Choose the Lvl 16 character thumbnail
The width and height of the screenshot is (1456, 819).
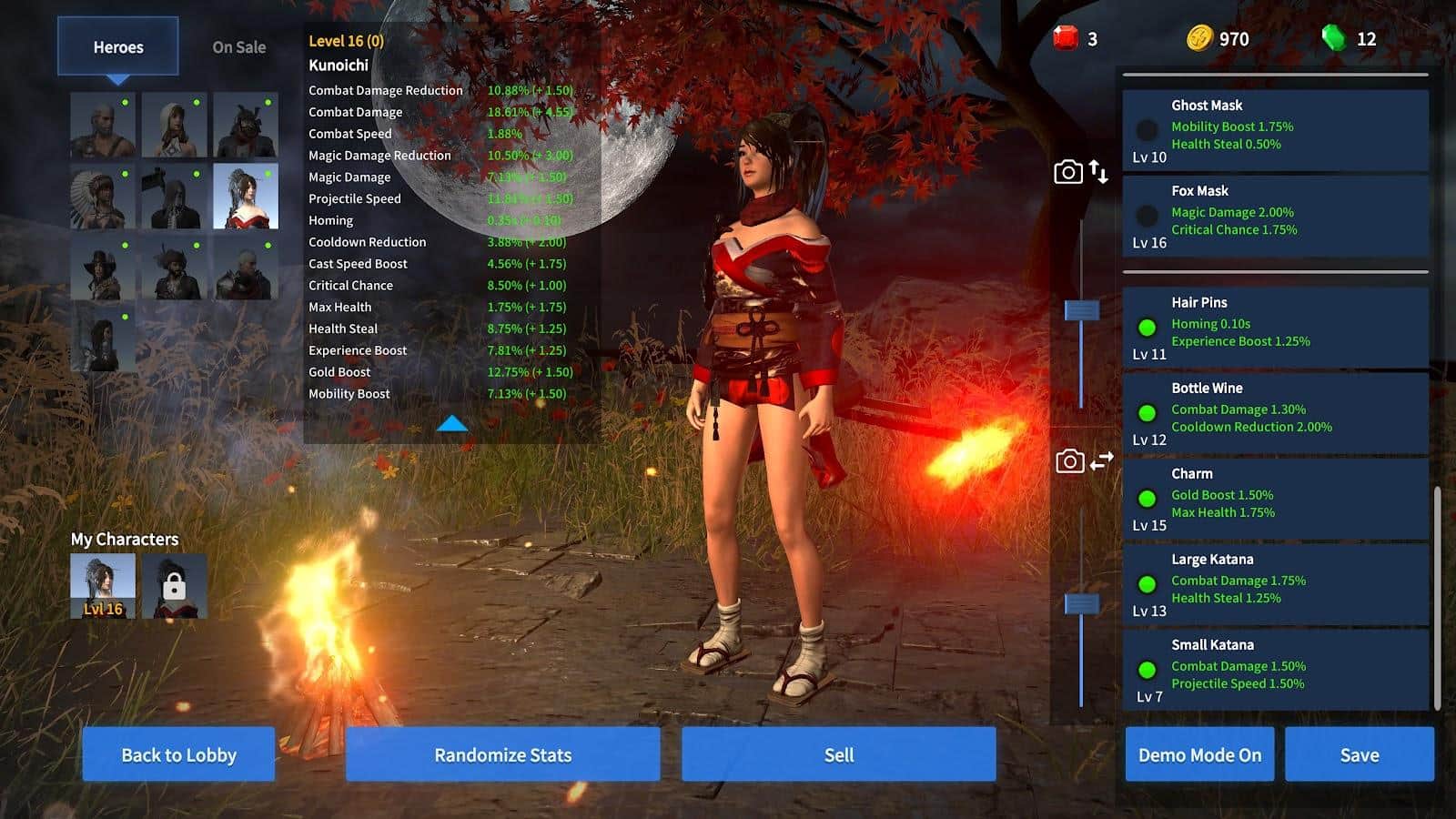[103, 587]
